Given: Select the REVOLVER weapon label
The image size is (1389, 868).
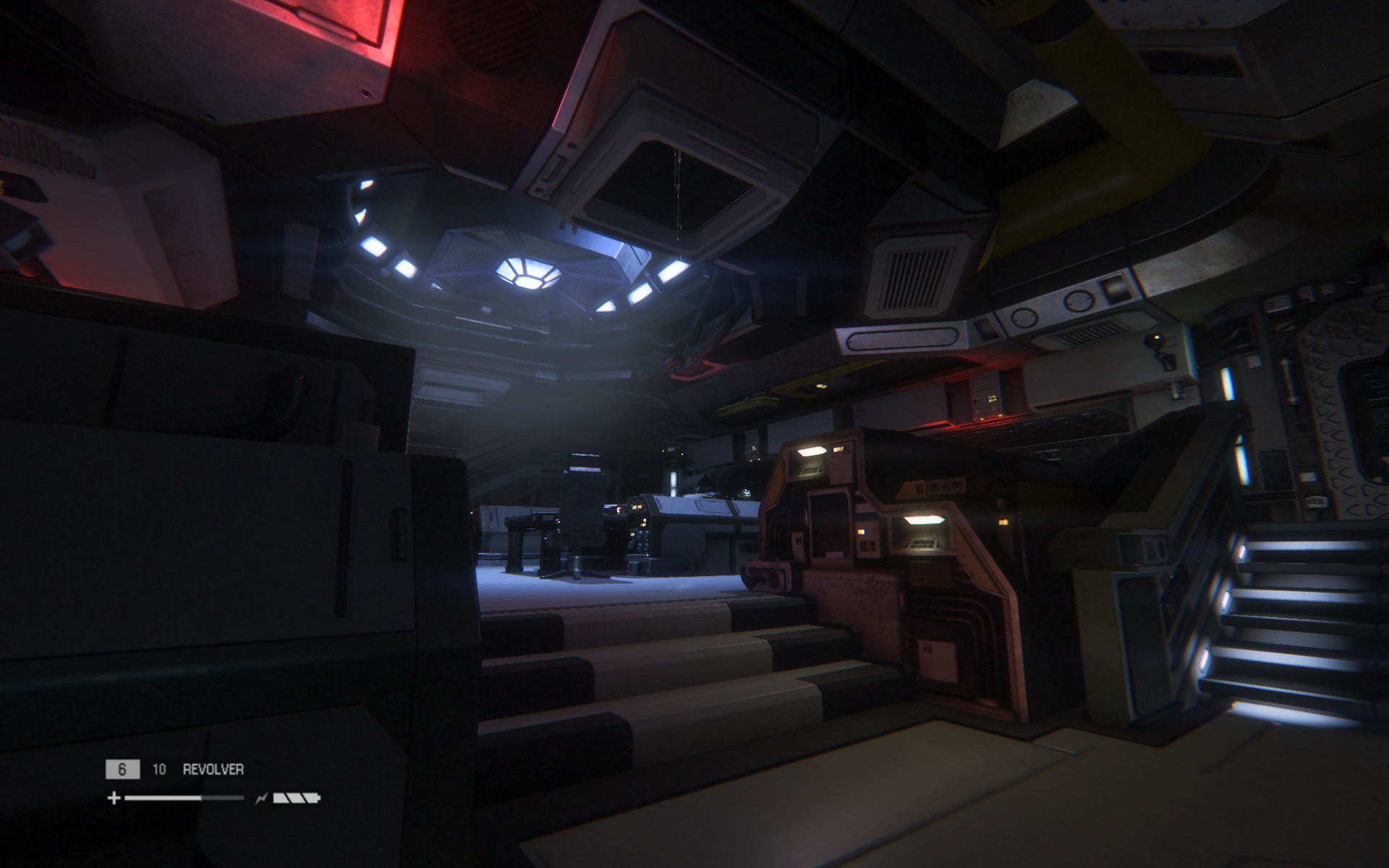Looking at the screenshot, I should point(213,770).
